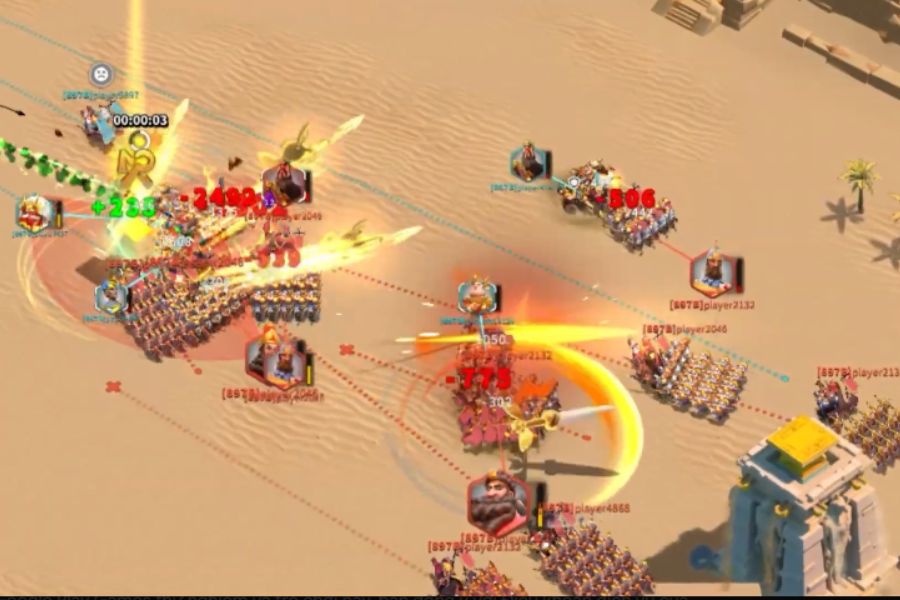Screen dimensions: 900x600
Task: Select the blue-framed white-bearded commander in red armor
Action: [35, 213]
